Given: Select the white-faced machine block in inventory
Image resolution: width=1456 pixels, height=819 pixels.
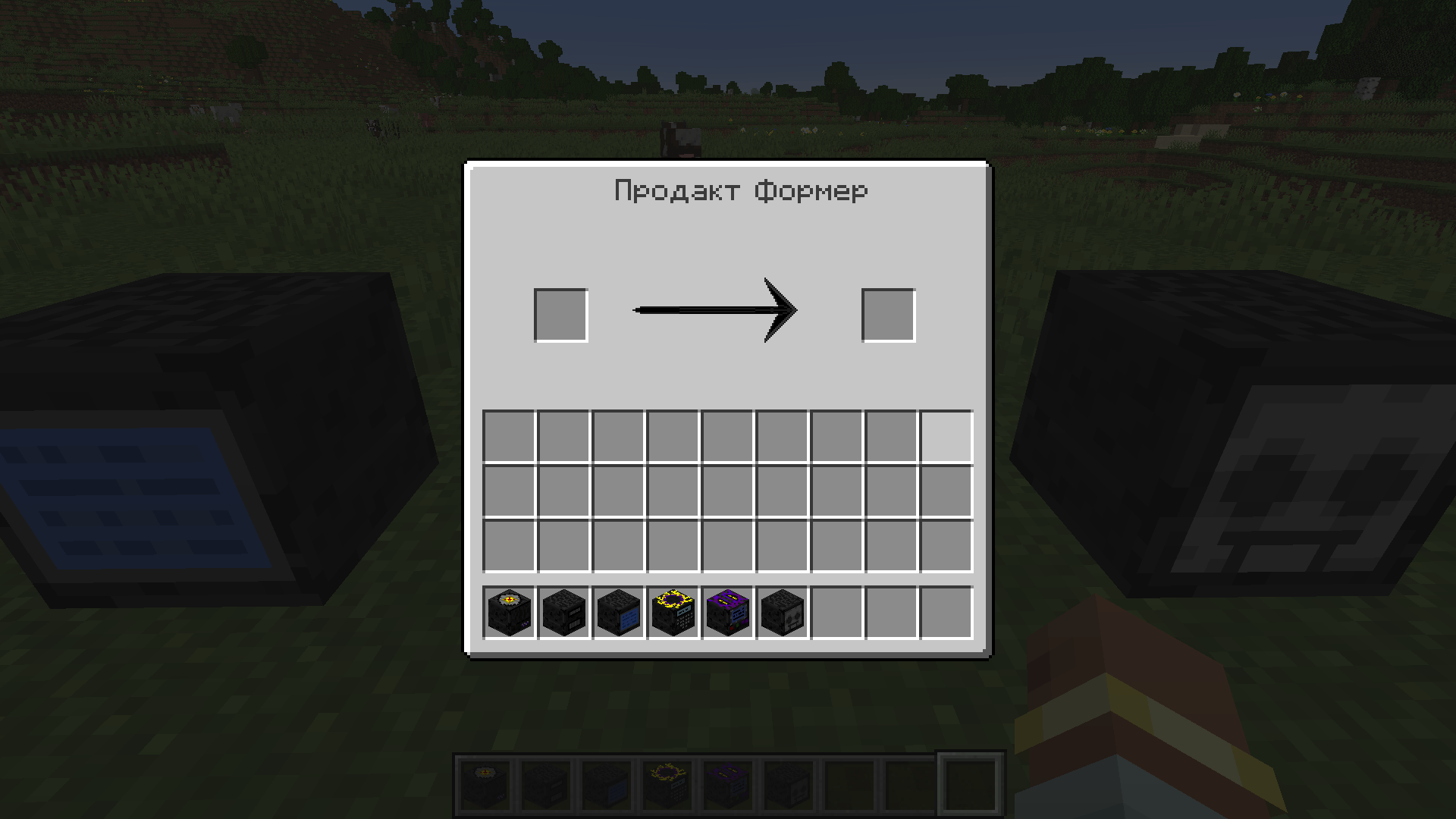Looking at the screenshot, I should coord(781,612).
